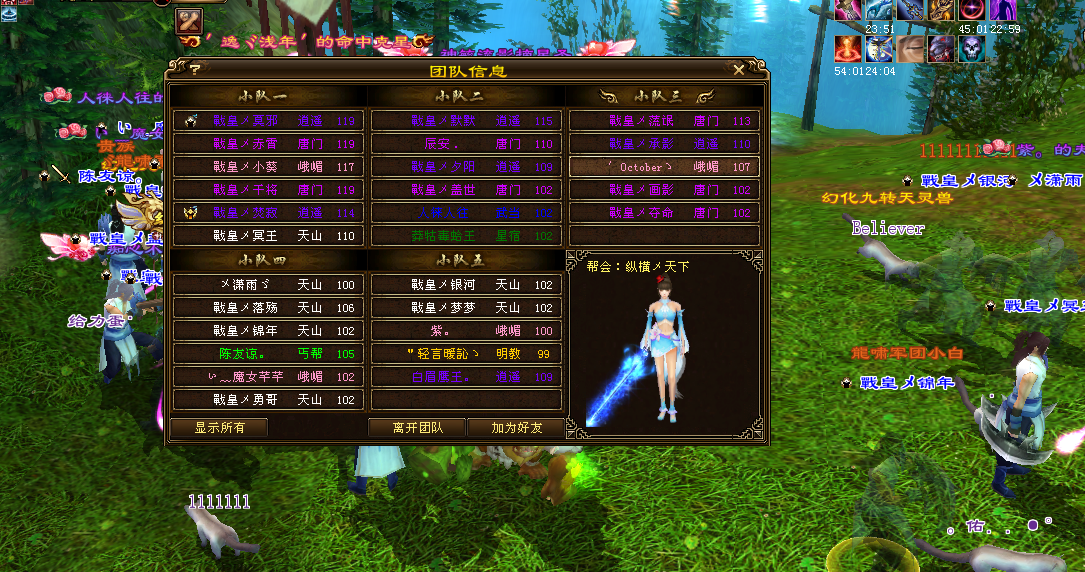The height and width of the screenshot is (572, 1085).
Task: Choose 陈友谅。 丐帮 member row
Action: click(x=268, y=354)
